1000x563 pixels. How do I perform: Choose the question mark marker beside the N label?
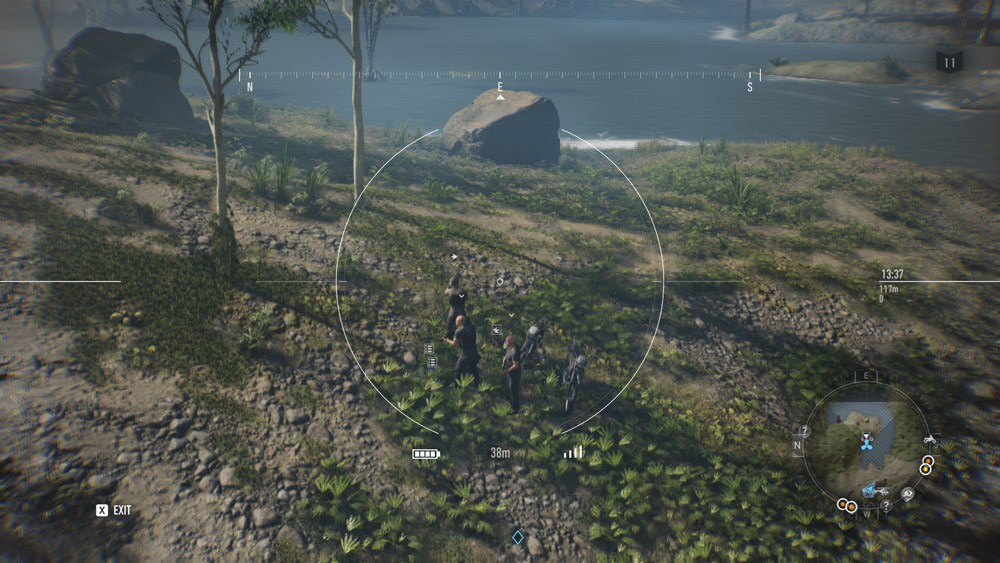point(804,431)
